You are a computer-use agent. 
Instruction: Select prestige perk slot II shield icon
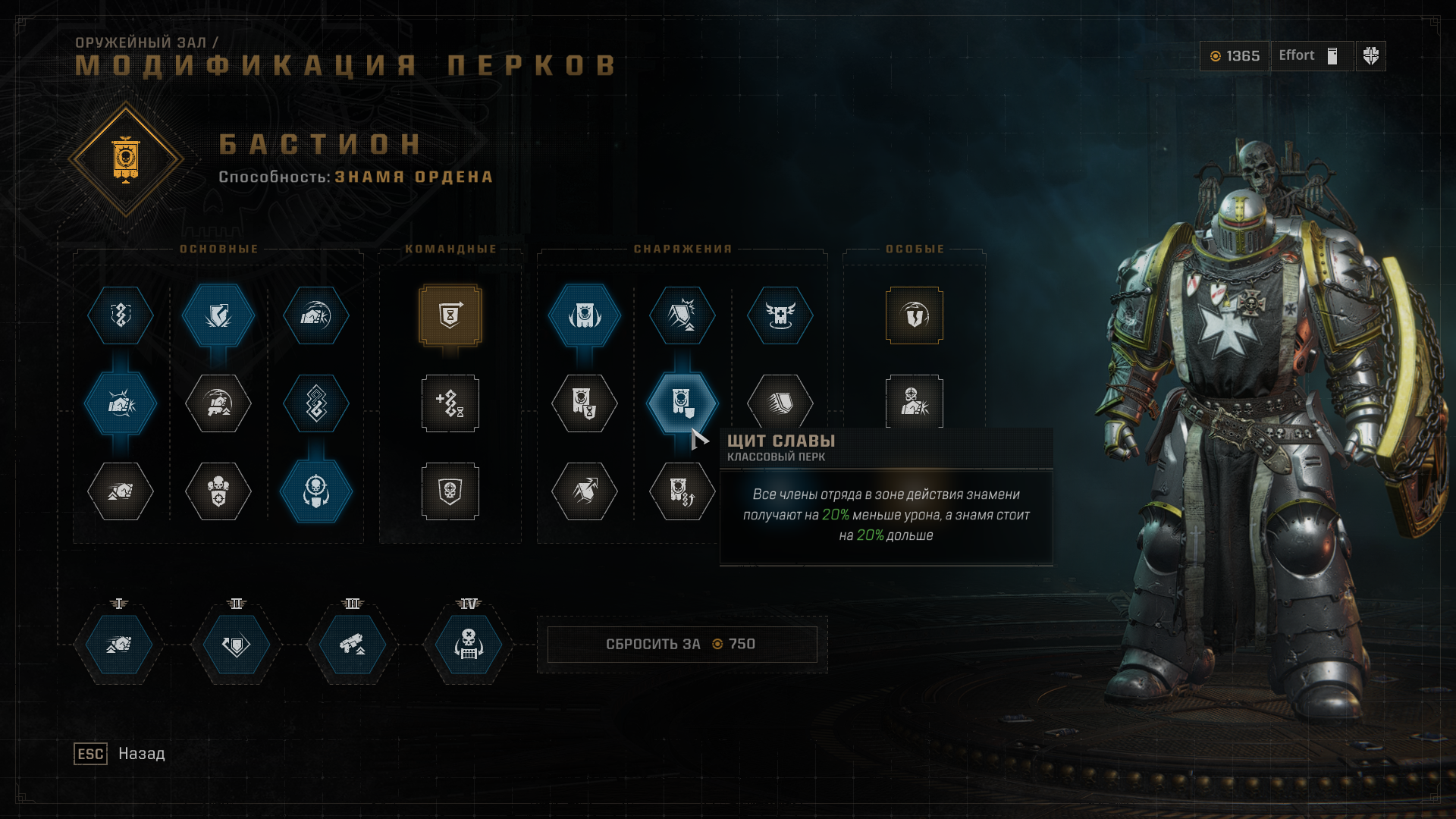236,645
